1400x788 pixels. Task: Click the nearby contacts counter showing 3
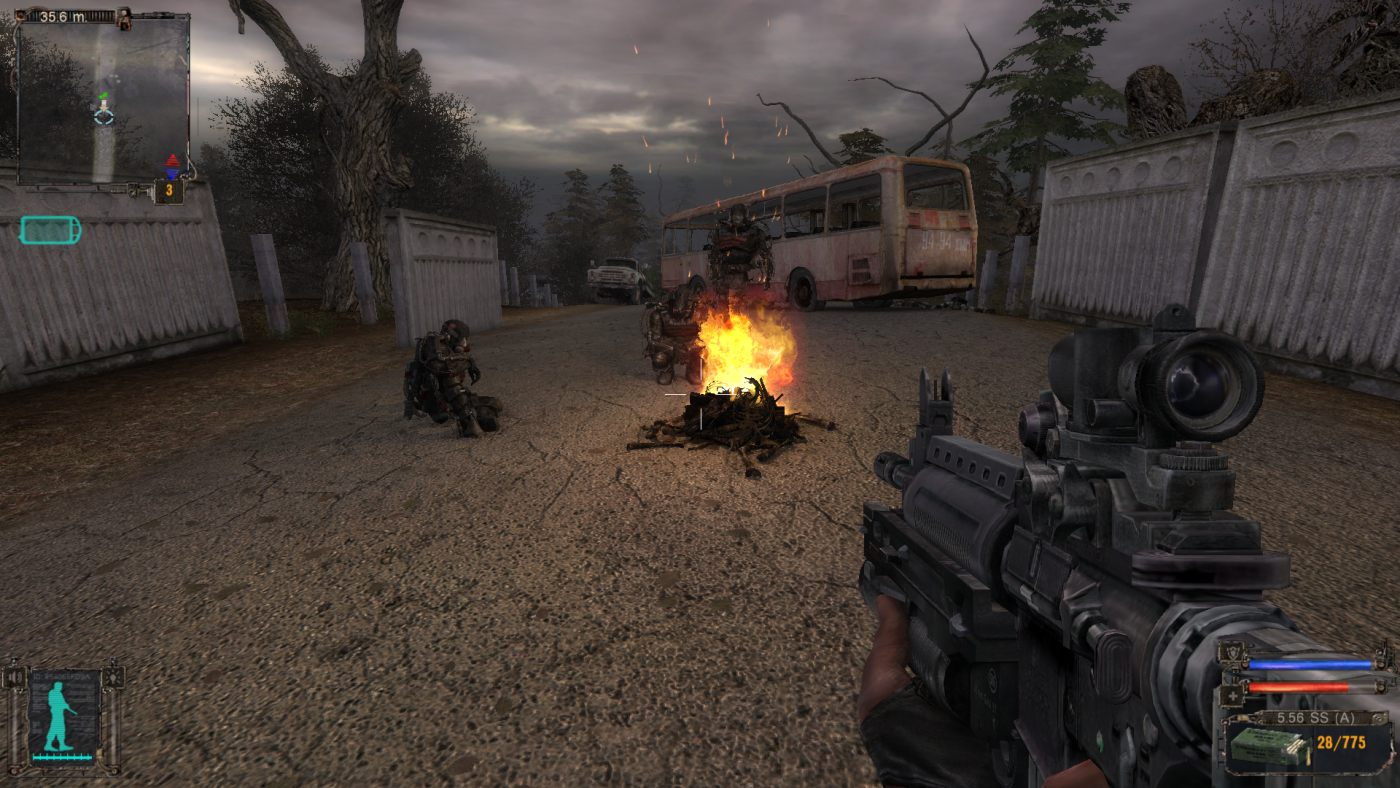[169, 190]
